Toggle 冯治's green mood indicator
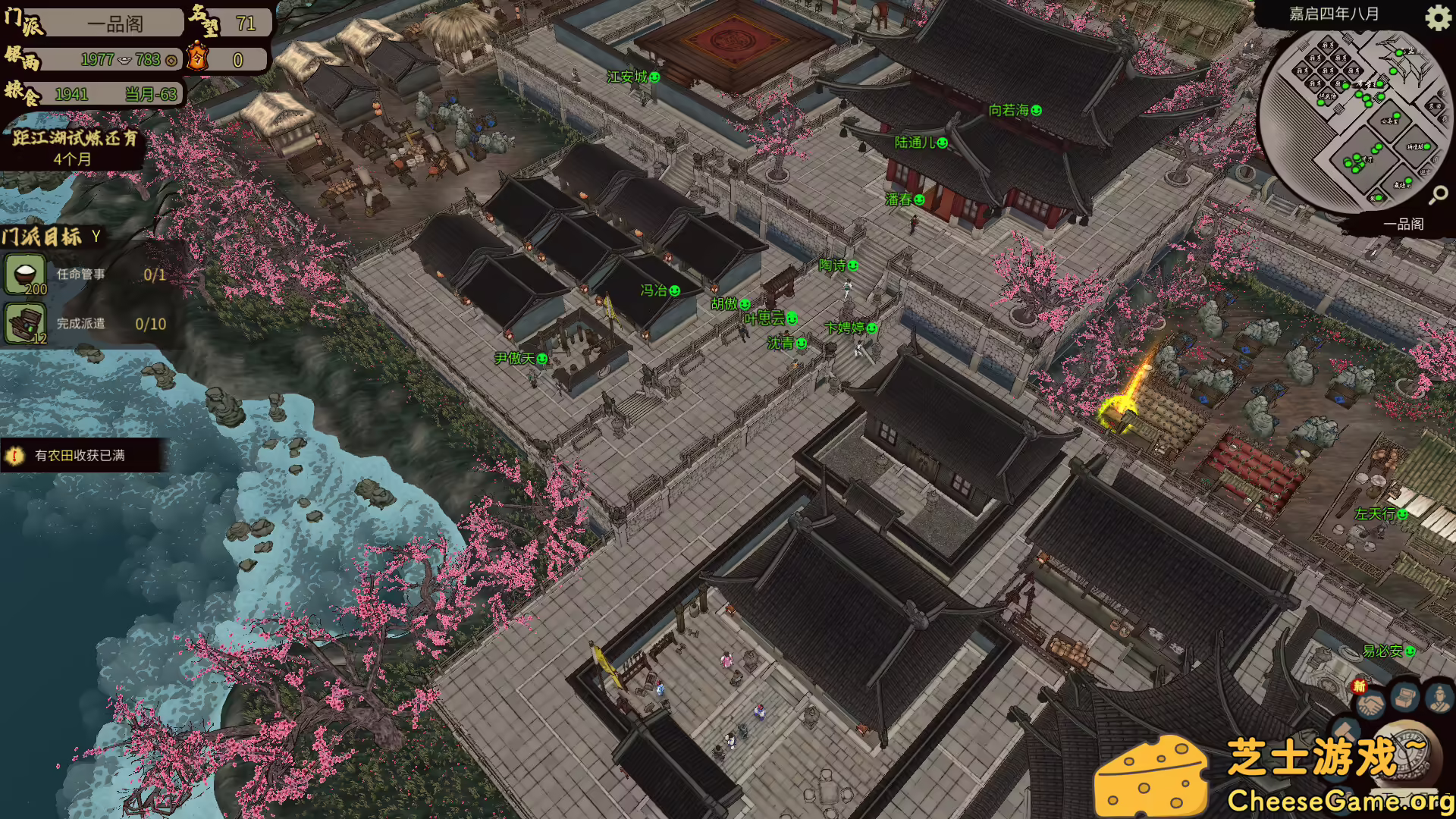The width and height of the screenshot is (1456, 819). [676, 290]
